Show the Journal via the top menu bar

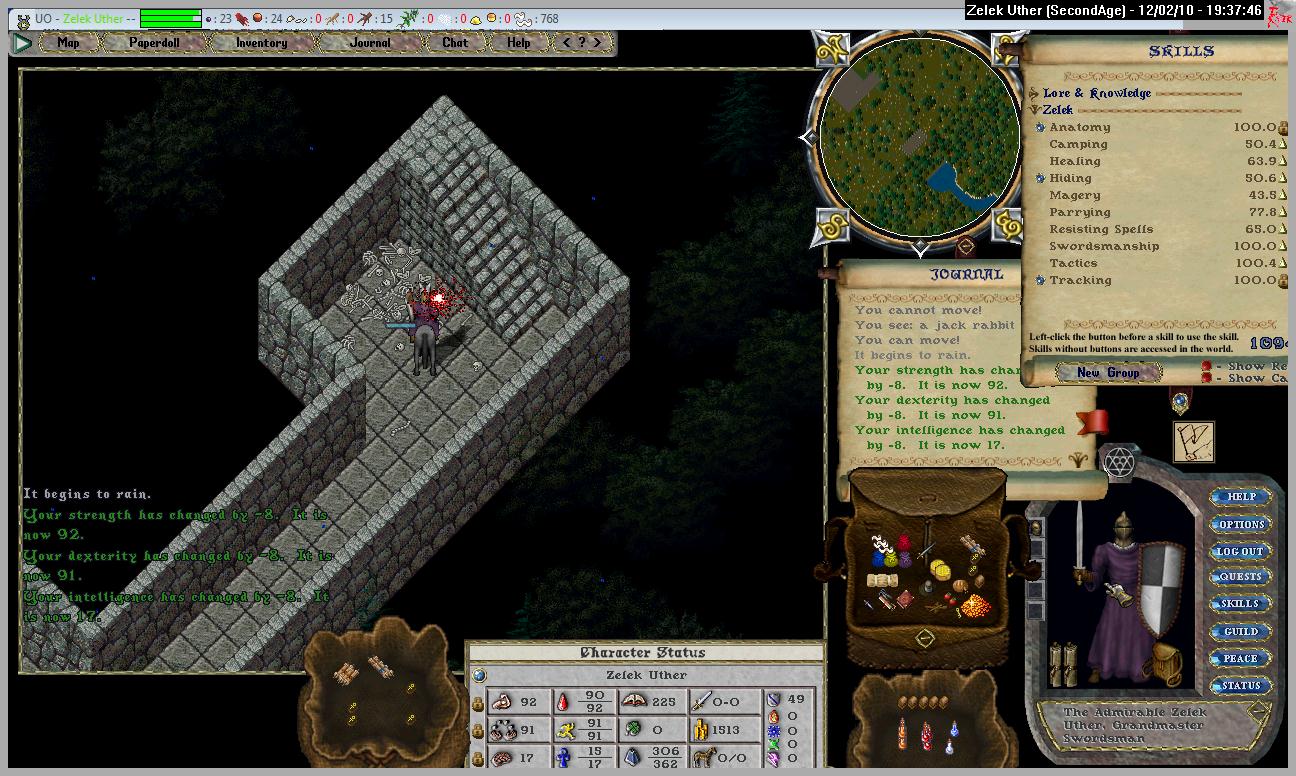pos(370,43)
